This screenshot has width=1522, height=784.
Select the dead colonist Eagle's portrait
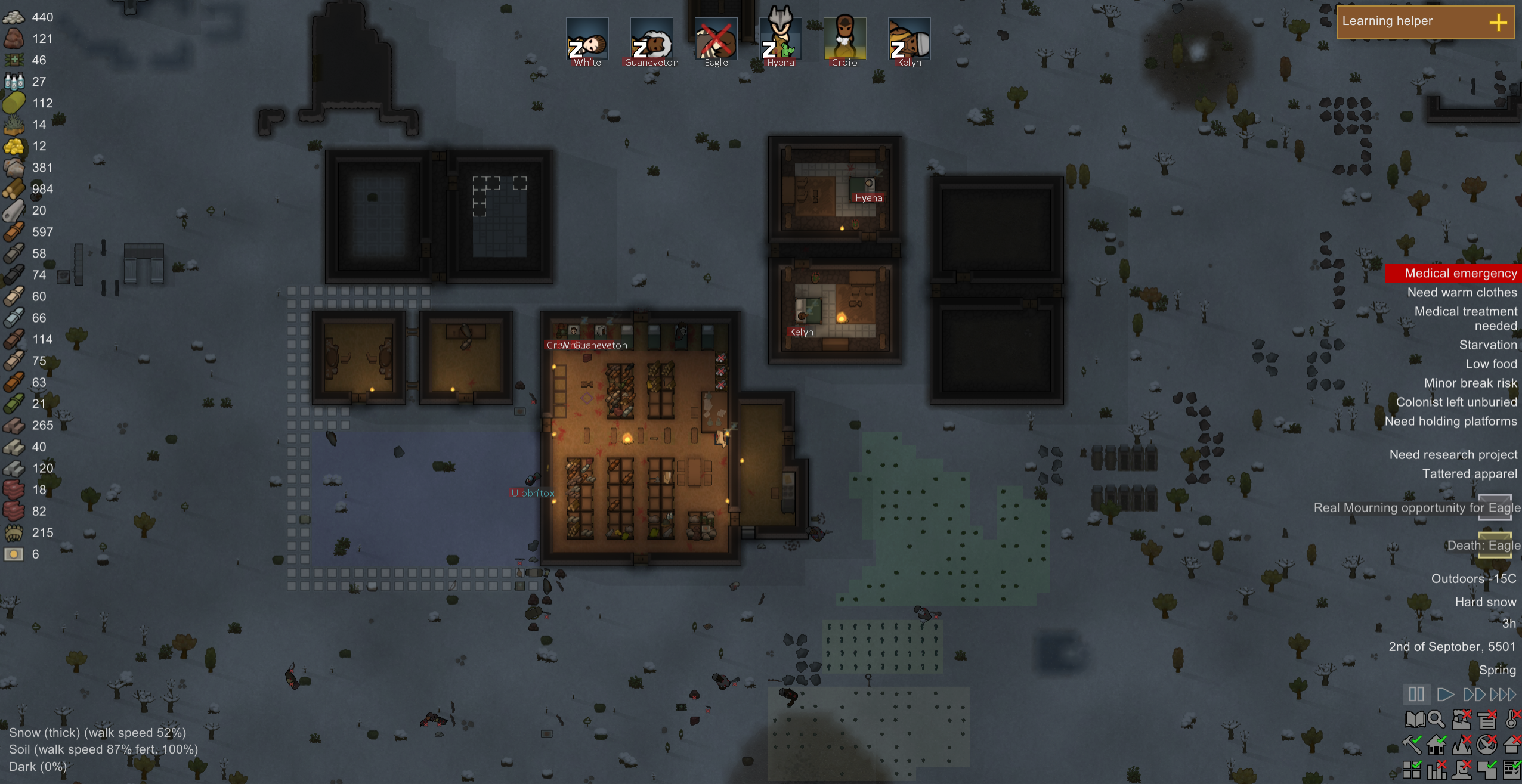(716, 39)
